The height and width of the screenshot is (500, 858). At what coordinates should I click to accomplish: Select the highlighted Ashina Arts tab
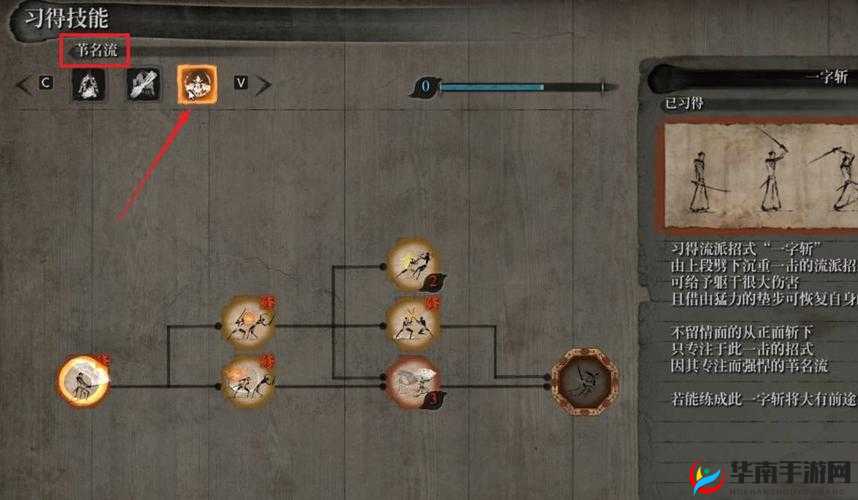(196, 84)
